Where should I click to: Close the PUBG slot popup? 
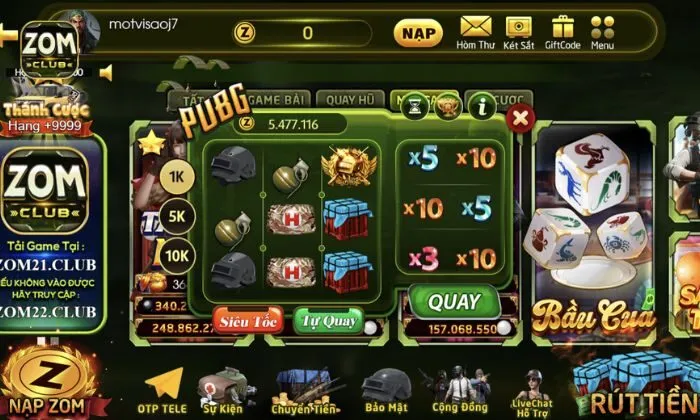coord(519,118)
